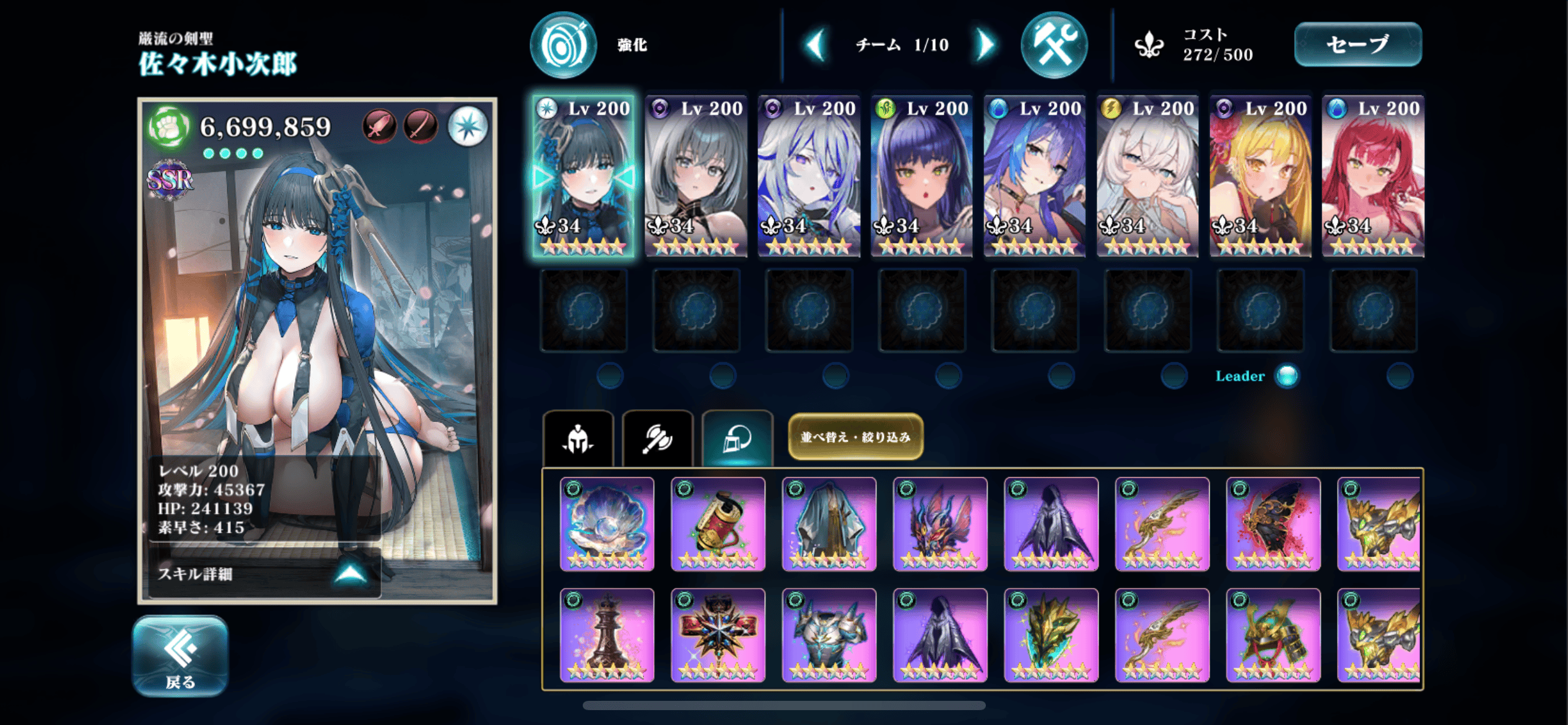Screen dimensions: 1568x725
Task: Go back using the 戻る button
Action: pos(180,656)
